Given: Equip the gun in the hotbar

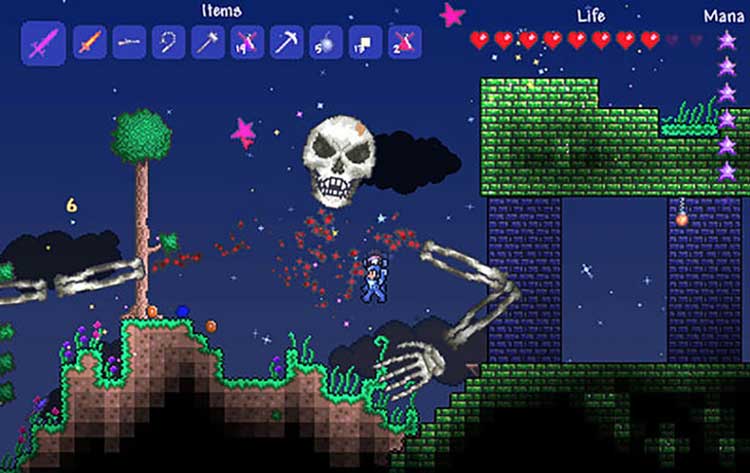Looking at the screenshot, I should (x=129, y=43).
